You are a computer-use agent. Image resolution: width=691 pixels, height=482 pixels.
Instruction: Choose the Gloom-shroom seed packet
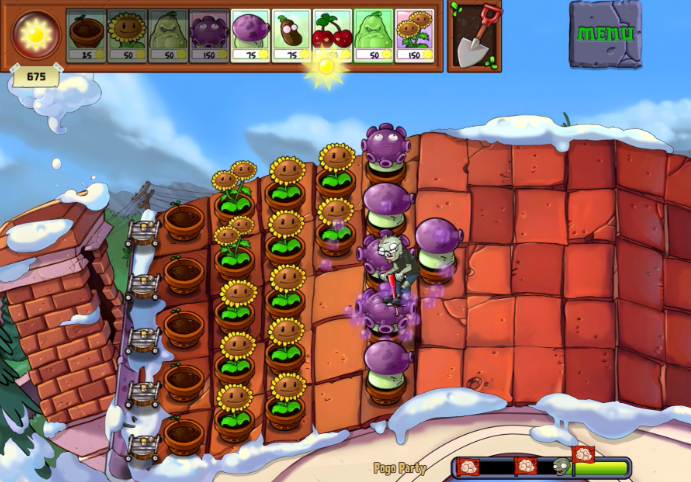(x=209, y=36)
